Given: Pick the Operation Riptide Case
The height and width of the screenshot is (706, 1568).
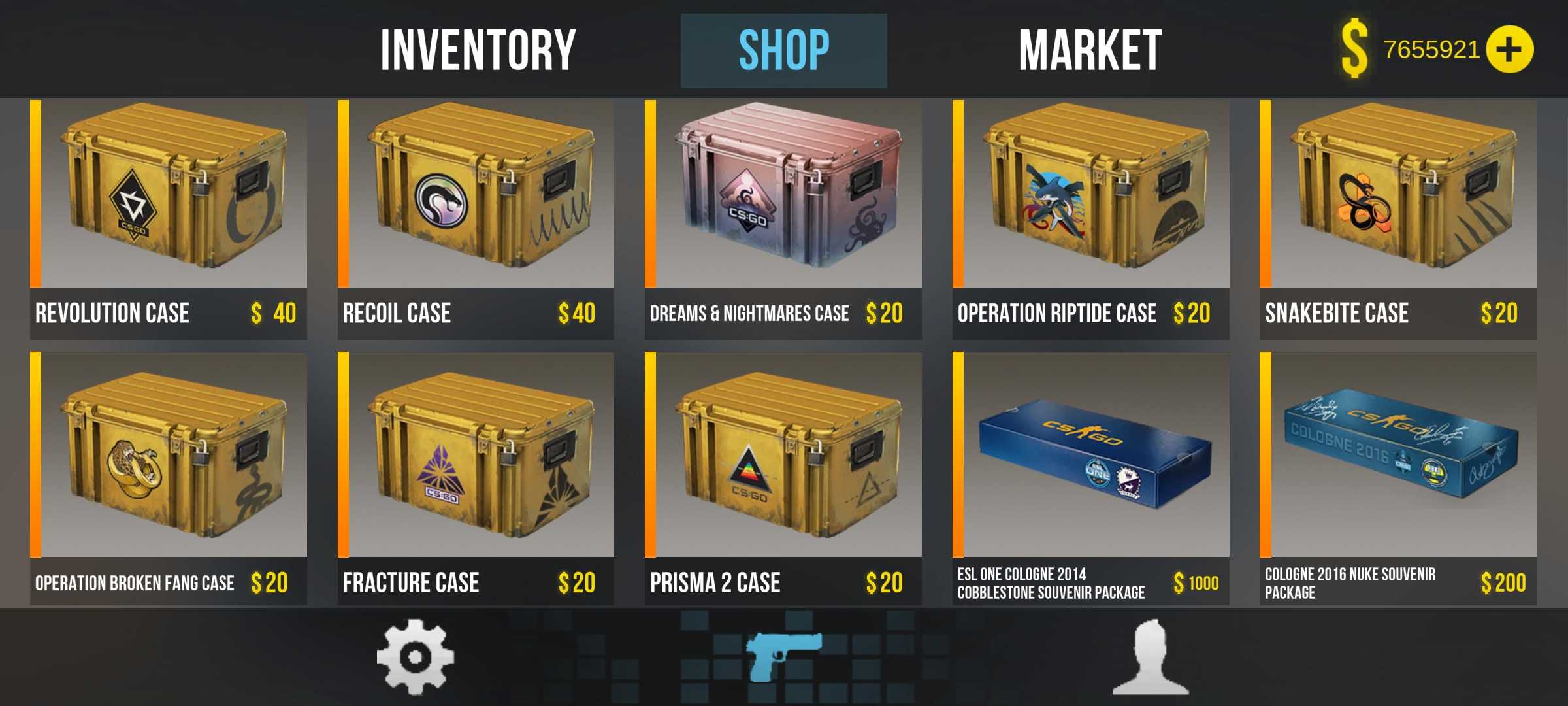Looking at the screenshot, I should [1090, 219].
